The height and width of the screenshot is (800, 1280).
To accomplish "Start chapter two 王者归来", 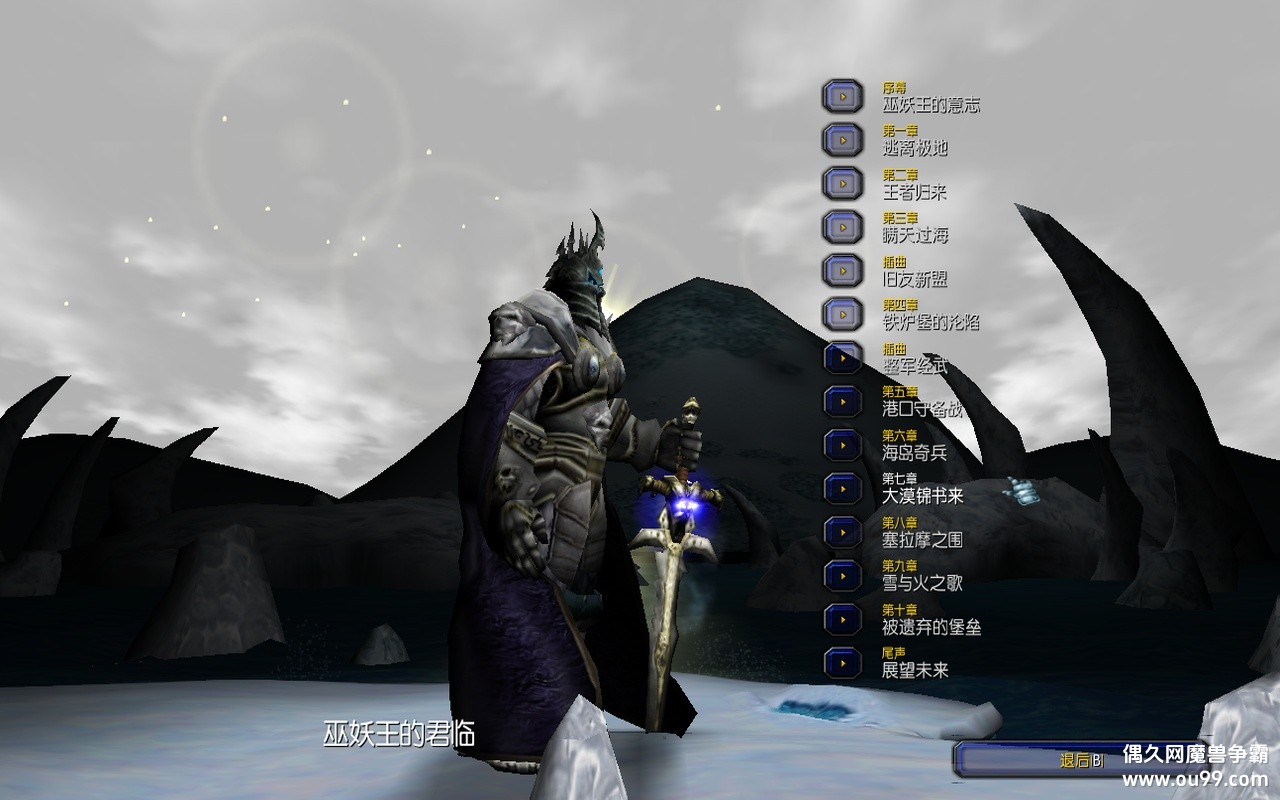I will [842, 184].
